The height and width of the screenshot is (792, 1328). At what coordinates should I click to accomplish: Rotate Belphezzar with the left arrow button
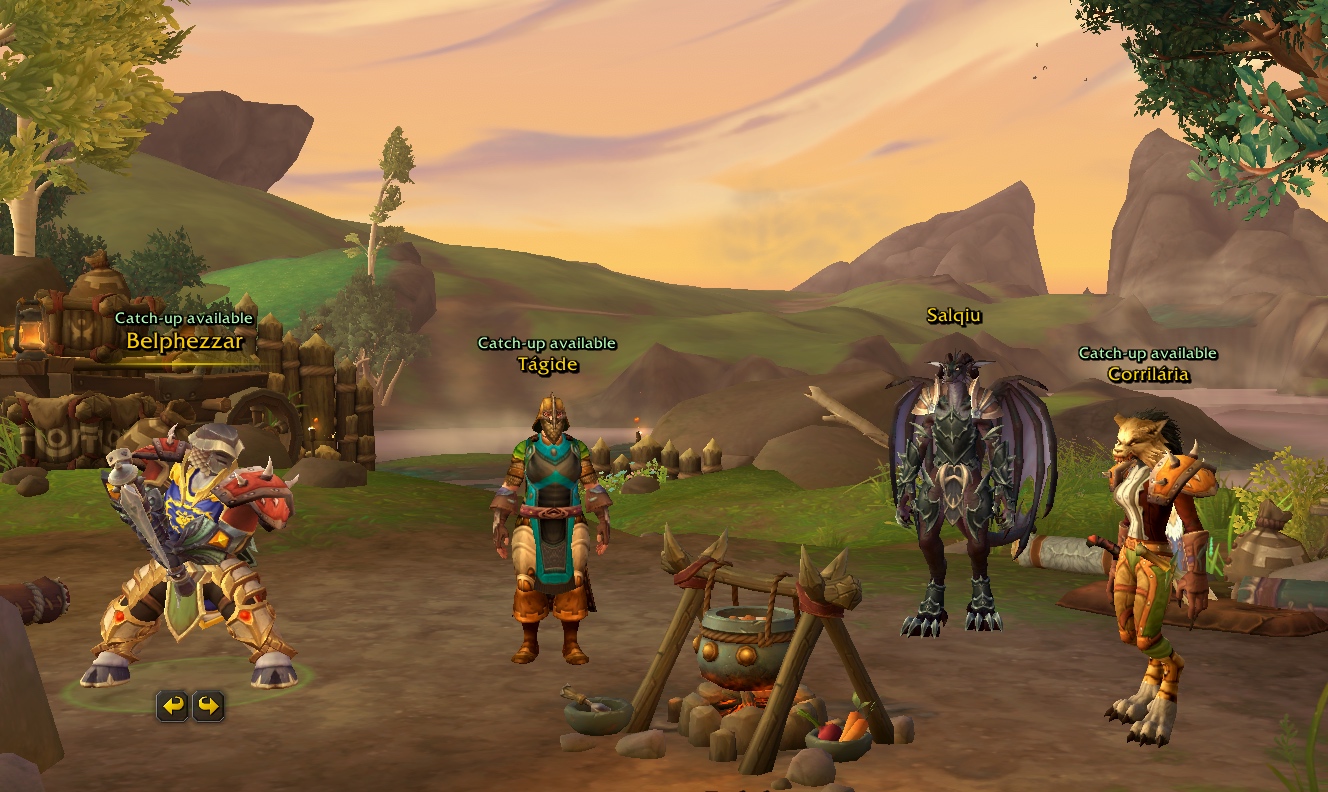tap(173, 707)
